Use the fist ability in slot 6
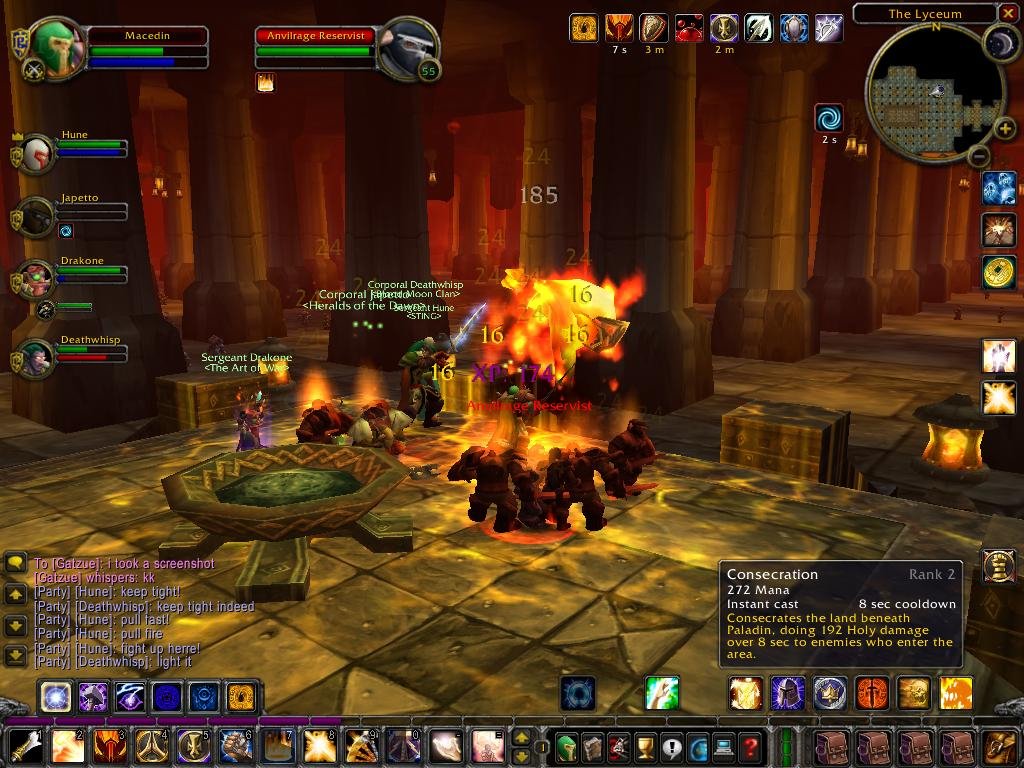 pos(235,746)
